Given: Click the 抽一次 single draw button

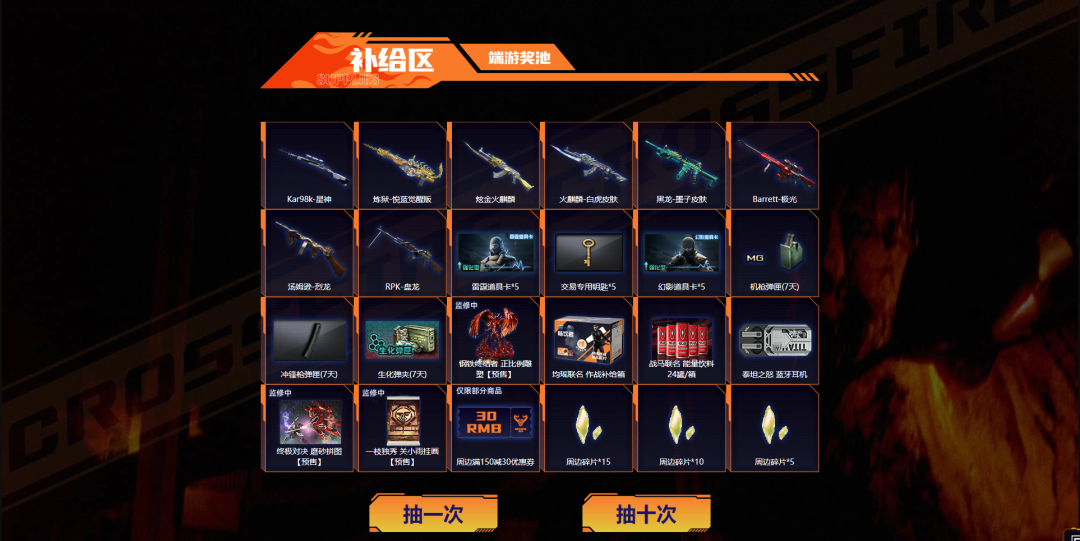Looking at the screenshot, I should pos(433,514).
